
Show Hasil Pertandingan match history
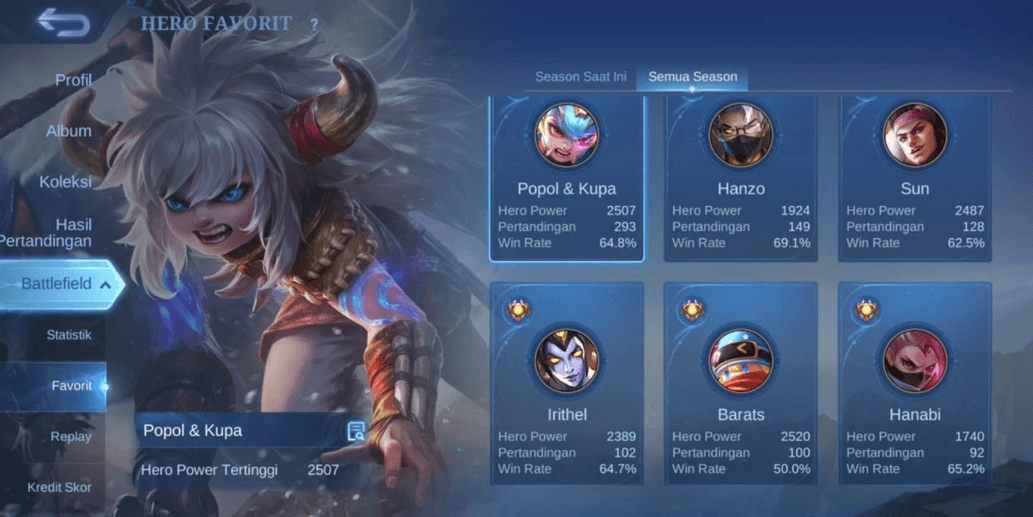[x=60, y=233]
